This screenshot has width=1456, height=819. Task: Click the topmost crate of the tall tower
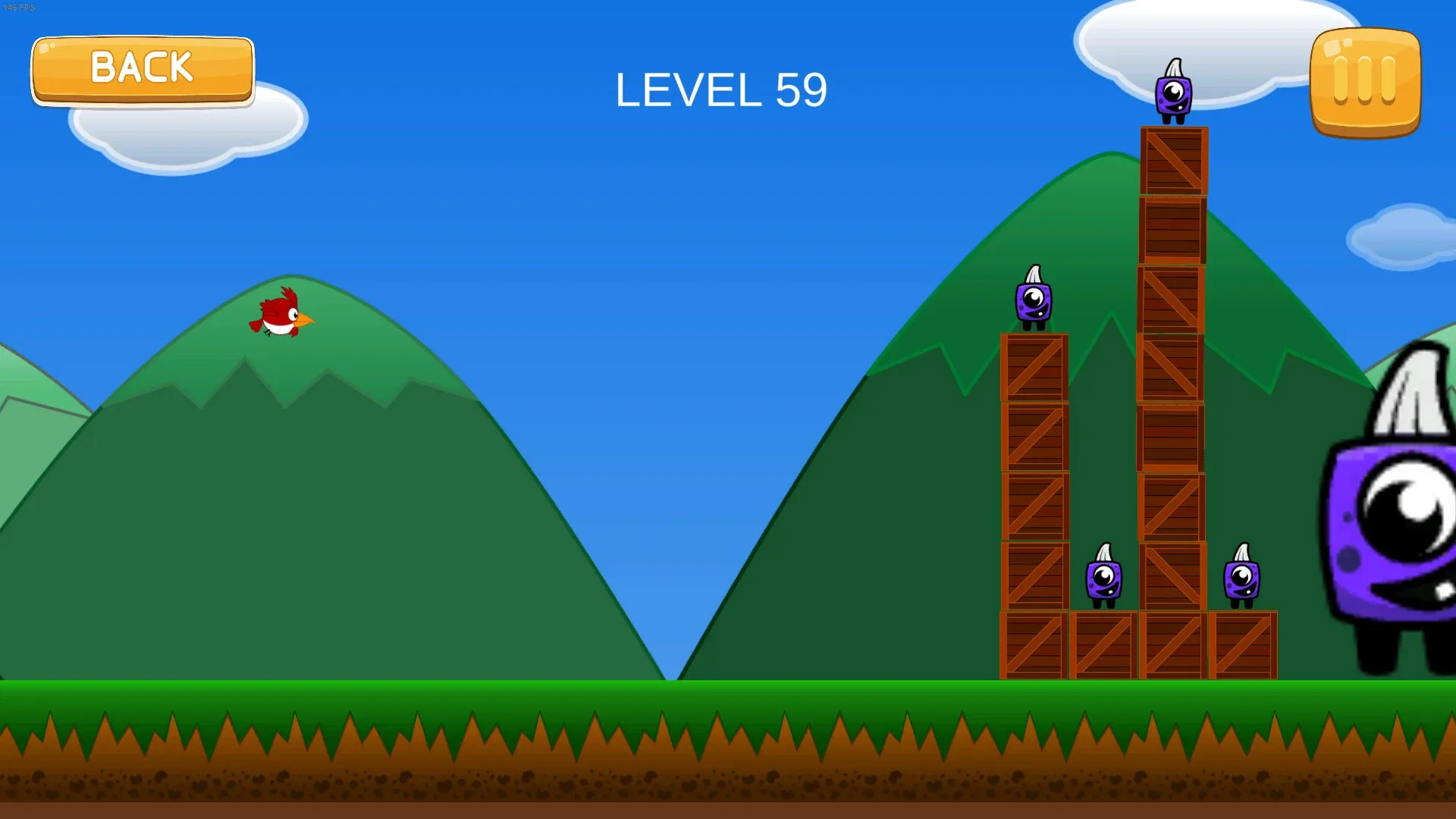[x=1174, y=159]
